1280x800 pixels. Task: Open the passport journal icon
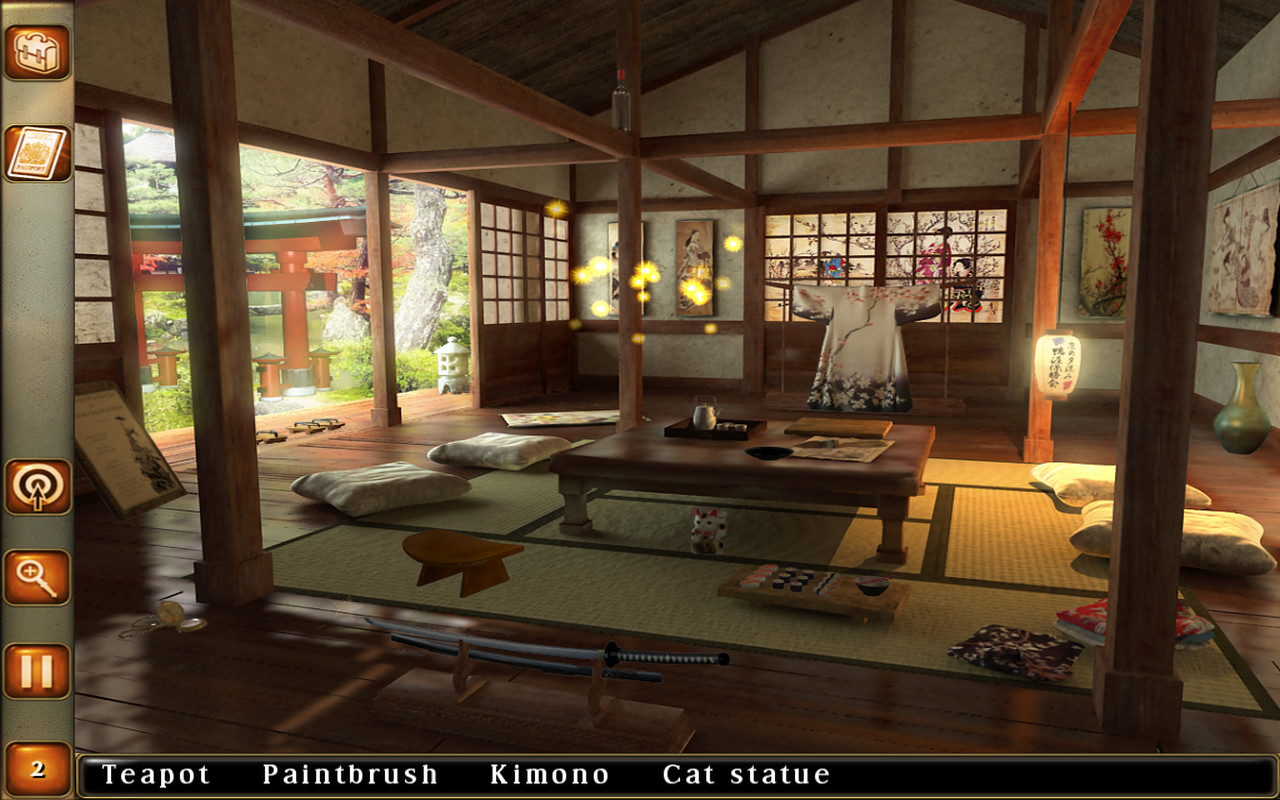coord(37,153)
